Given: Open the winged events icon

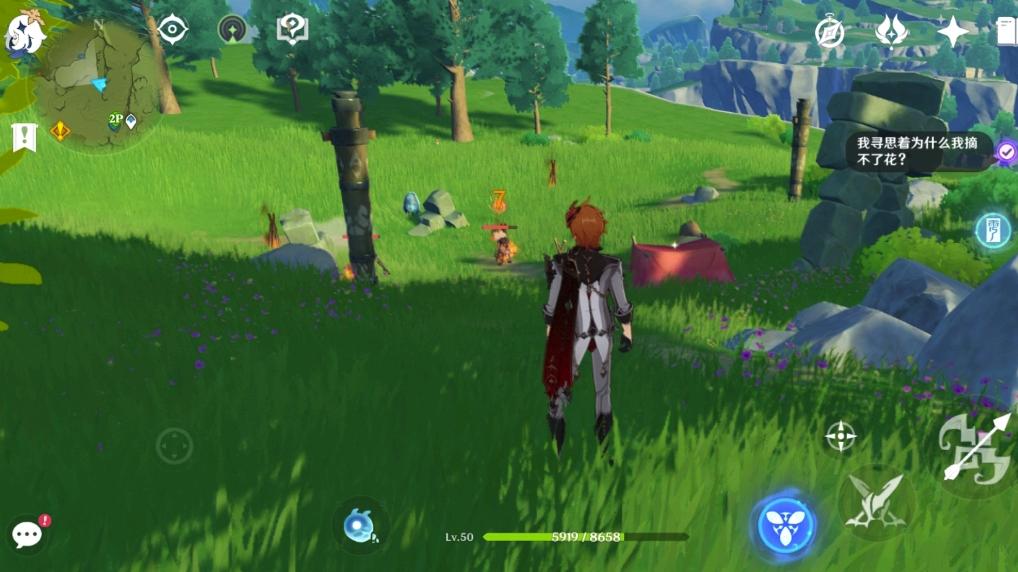Looking at the screenshot, I should click(x=890, y=32).
